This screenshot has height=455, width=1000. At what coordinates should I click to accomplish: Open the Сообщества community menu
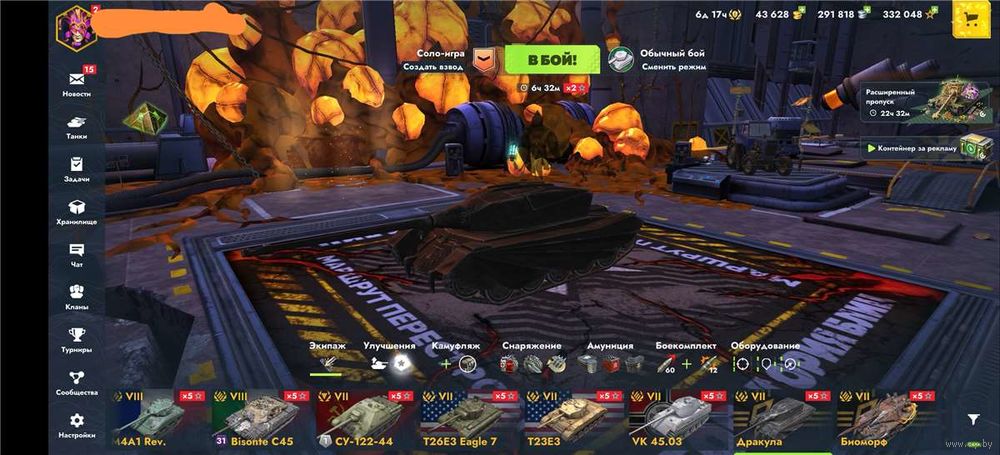coord(76,383)
